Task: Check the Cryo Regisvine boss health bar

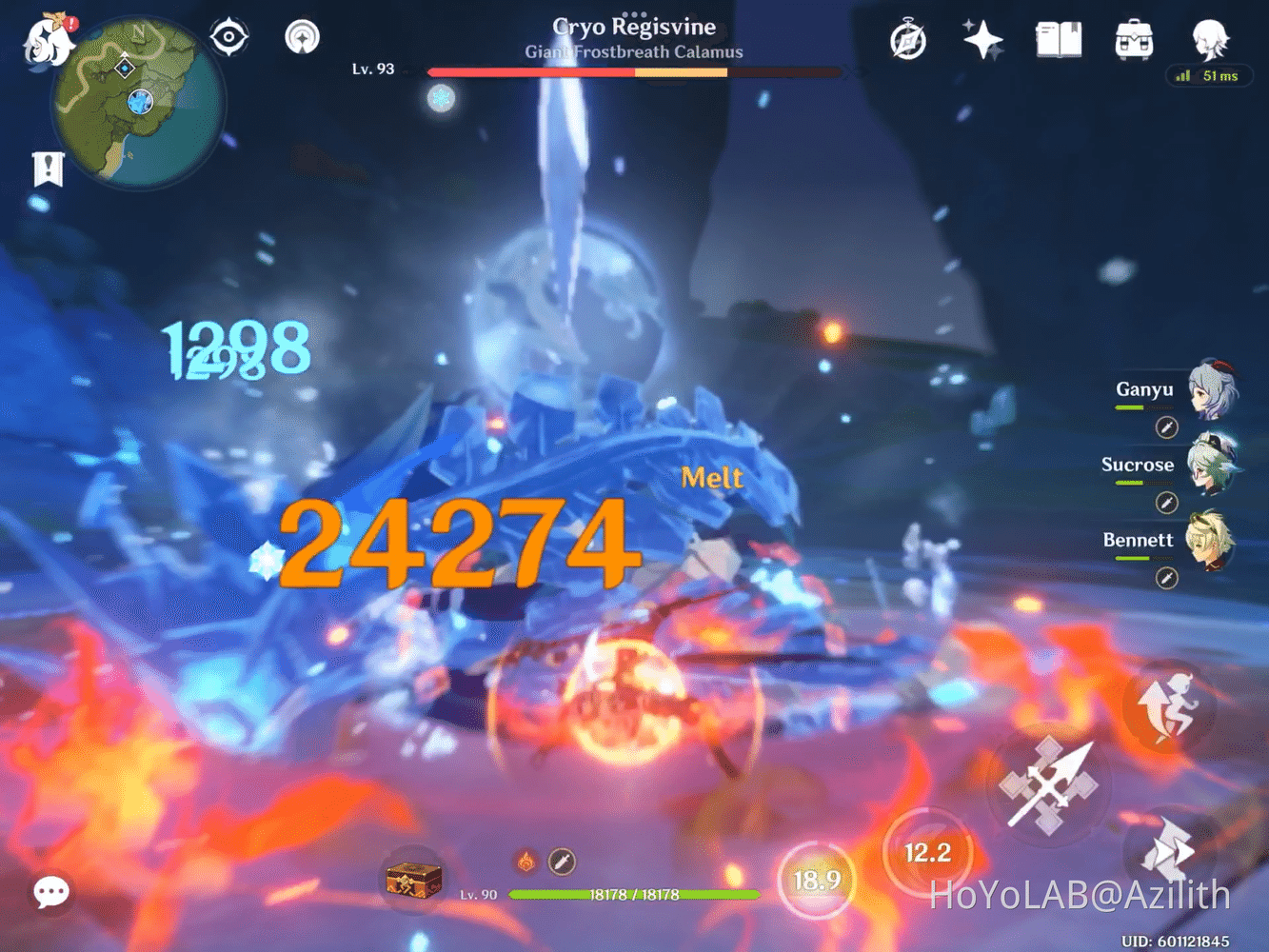Action: coord(635,69)
